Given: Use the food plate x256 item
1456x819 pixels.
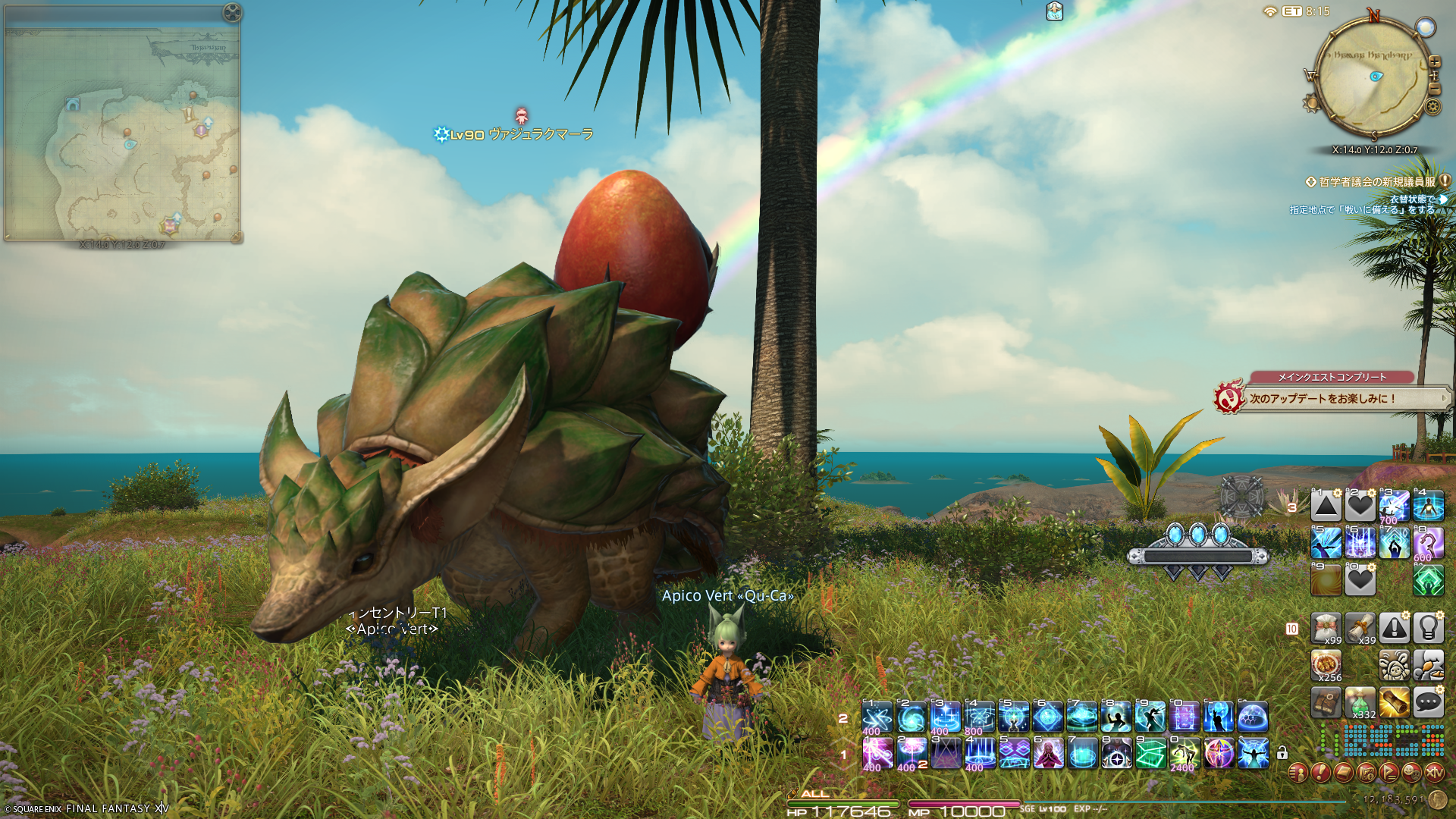Looking at the screenshot, I should click(x=1326, y=665).
